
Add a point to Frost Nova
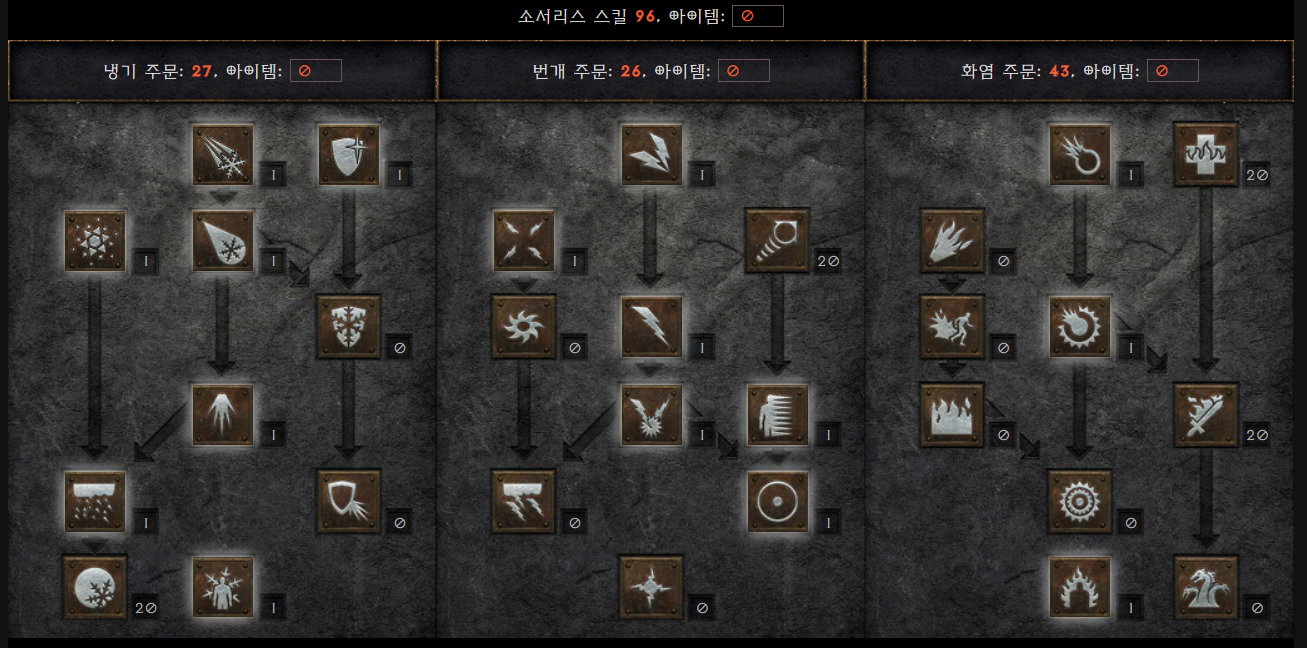(x=95, y=241)
